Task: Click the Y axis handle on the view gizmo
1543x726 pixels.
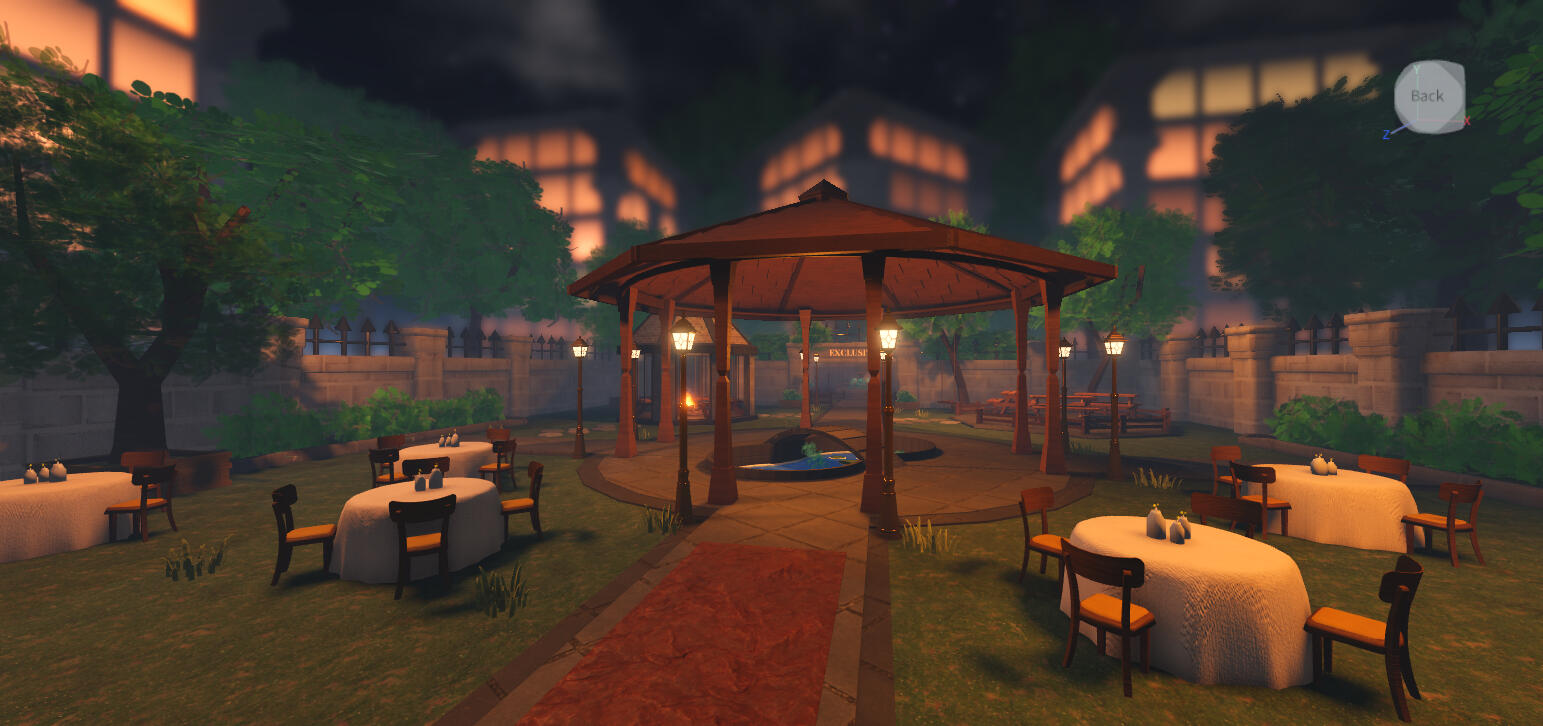Action: click(x=1416, y=68)
